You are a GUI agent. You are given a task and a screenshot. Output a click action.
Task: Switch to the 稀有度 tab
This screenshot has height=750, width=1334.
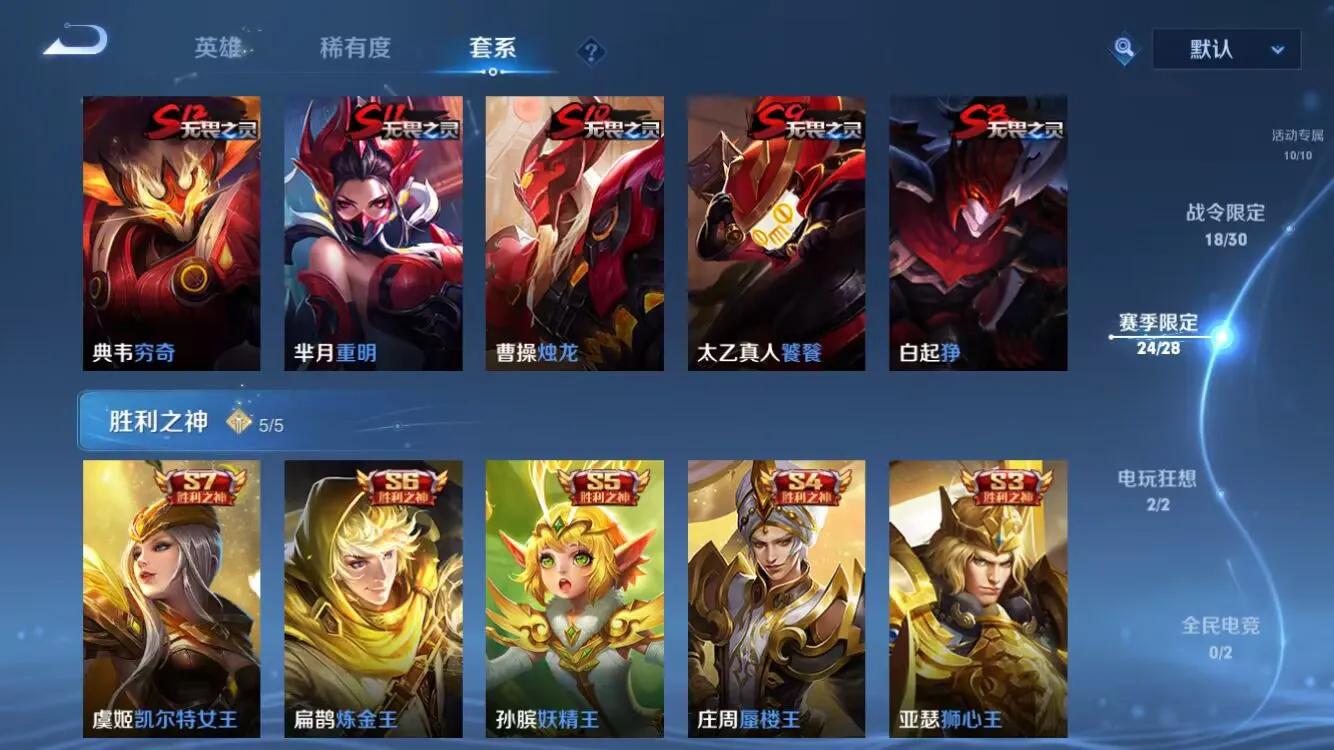pos(352,48)
